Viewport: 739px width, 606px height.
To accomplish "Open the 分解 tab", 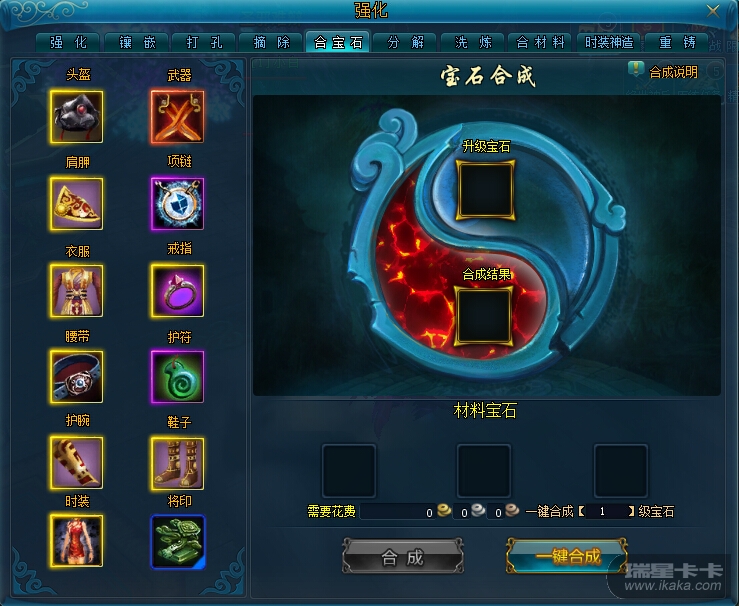I will pos(406,42).
